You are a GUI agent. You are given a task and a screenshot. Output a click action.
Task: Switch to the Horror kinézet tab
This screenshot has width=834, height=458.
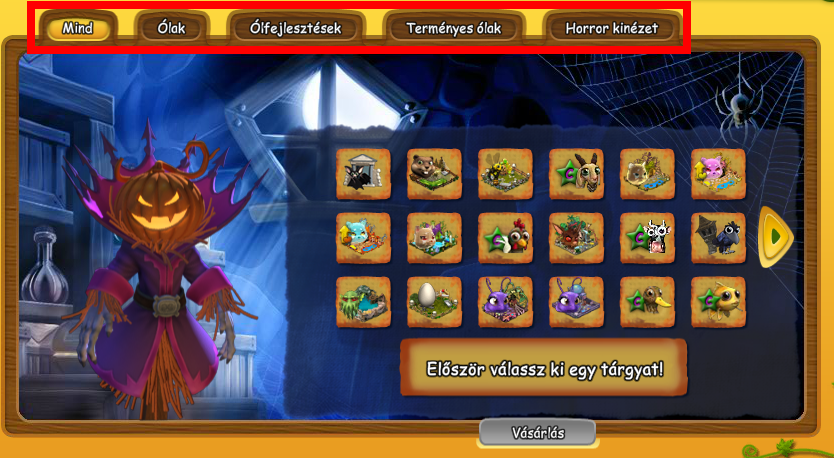point(612,28)
